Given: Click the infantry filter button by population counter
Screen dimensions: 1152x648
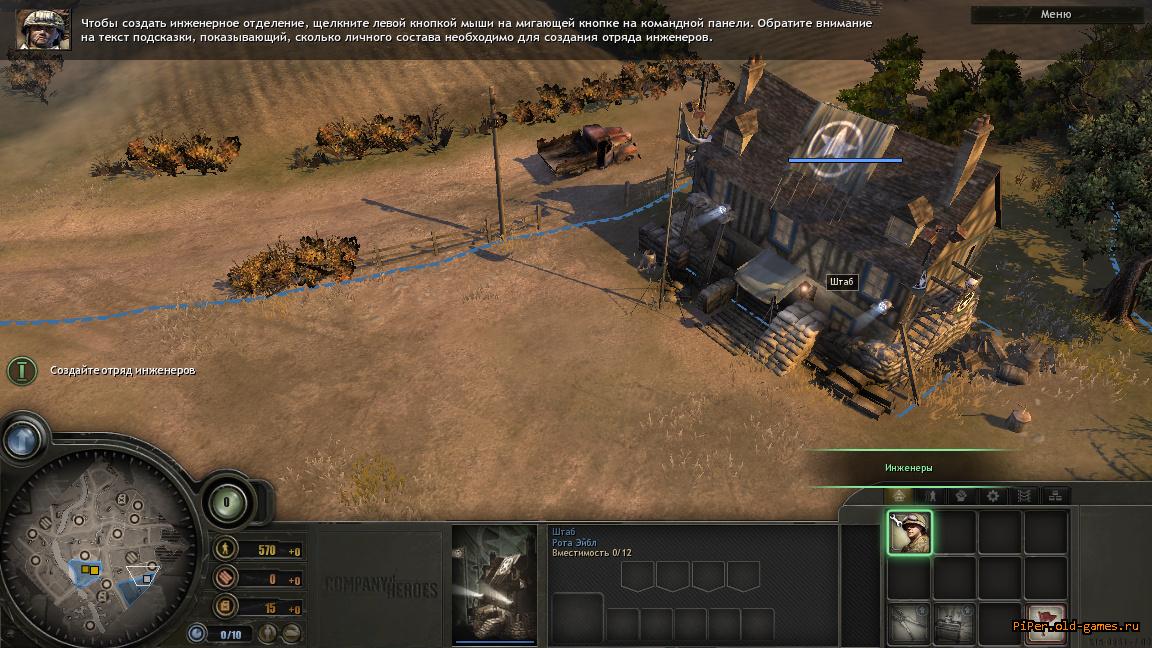Looking at the screenshot, I should (x=268, y=633).
